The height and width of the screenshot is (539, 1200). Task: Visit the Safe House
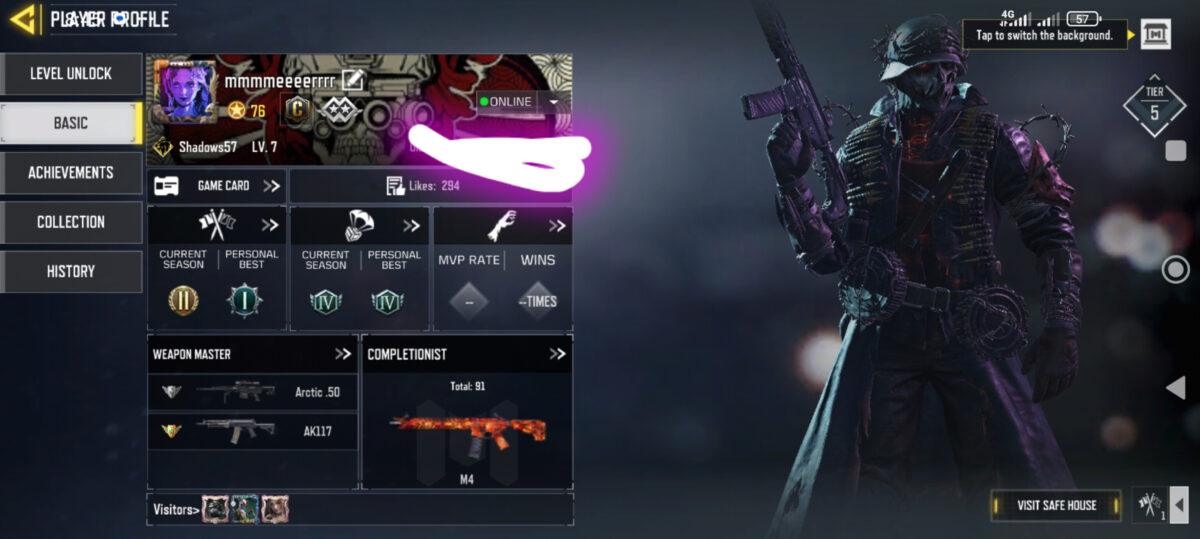(x=1056, y=505)
